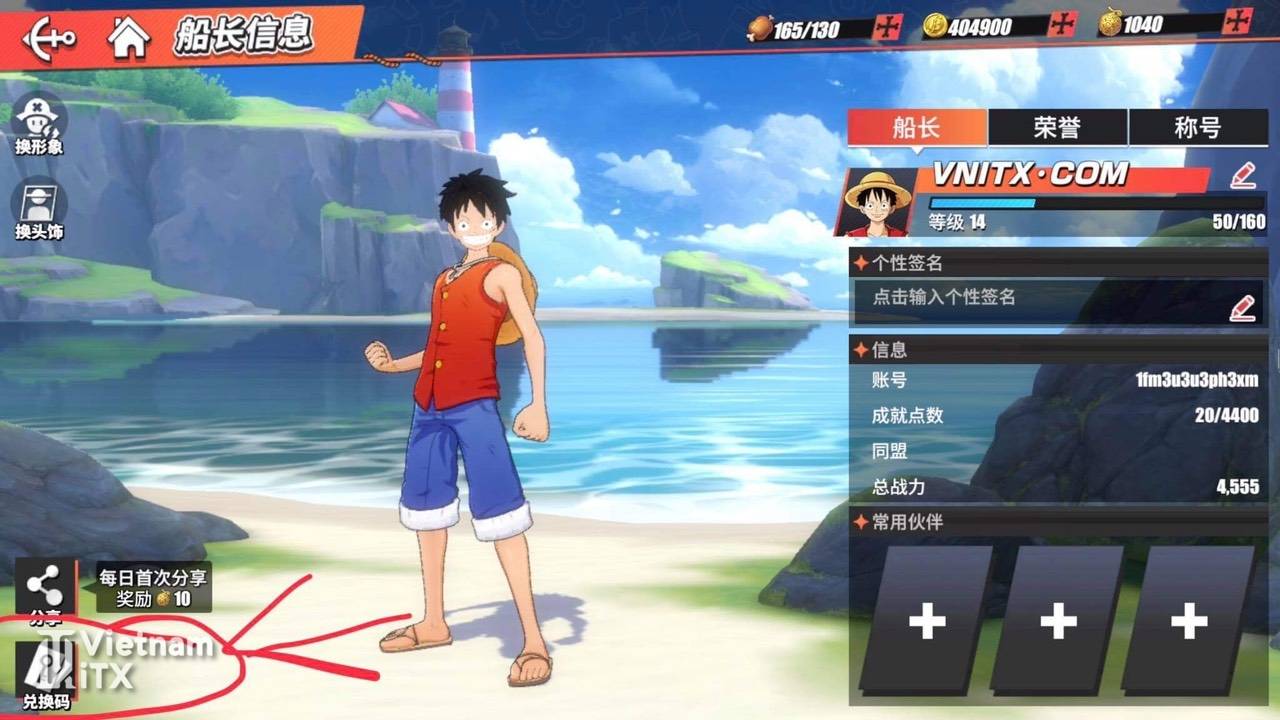1280x720 pixels.
Task: Add gold coins with the plus button
Action: pos(1061,25)
